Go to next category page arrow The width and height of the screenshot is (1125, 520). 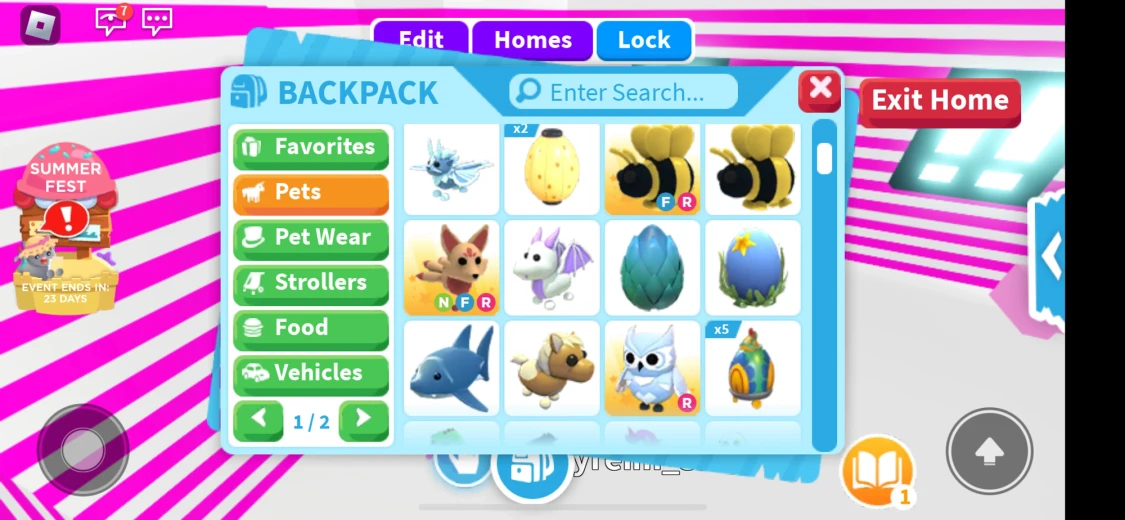[363, 420]
